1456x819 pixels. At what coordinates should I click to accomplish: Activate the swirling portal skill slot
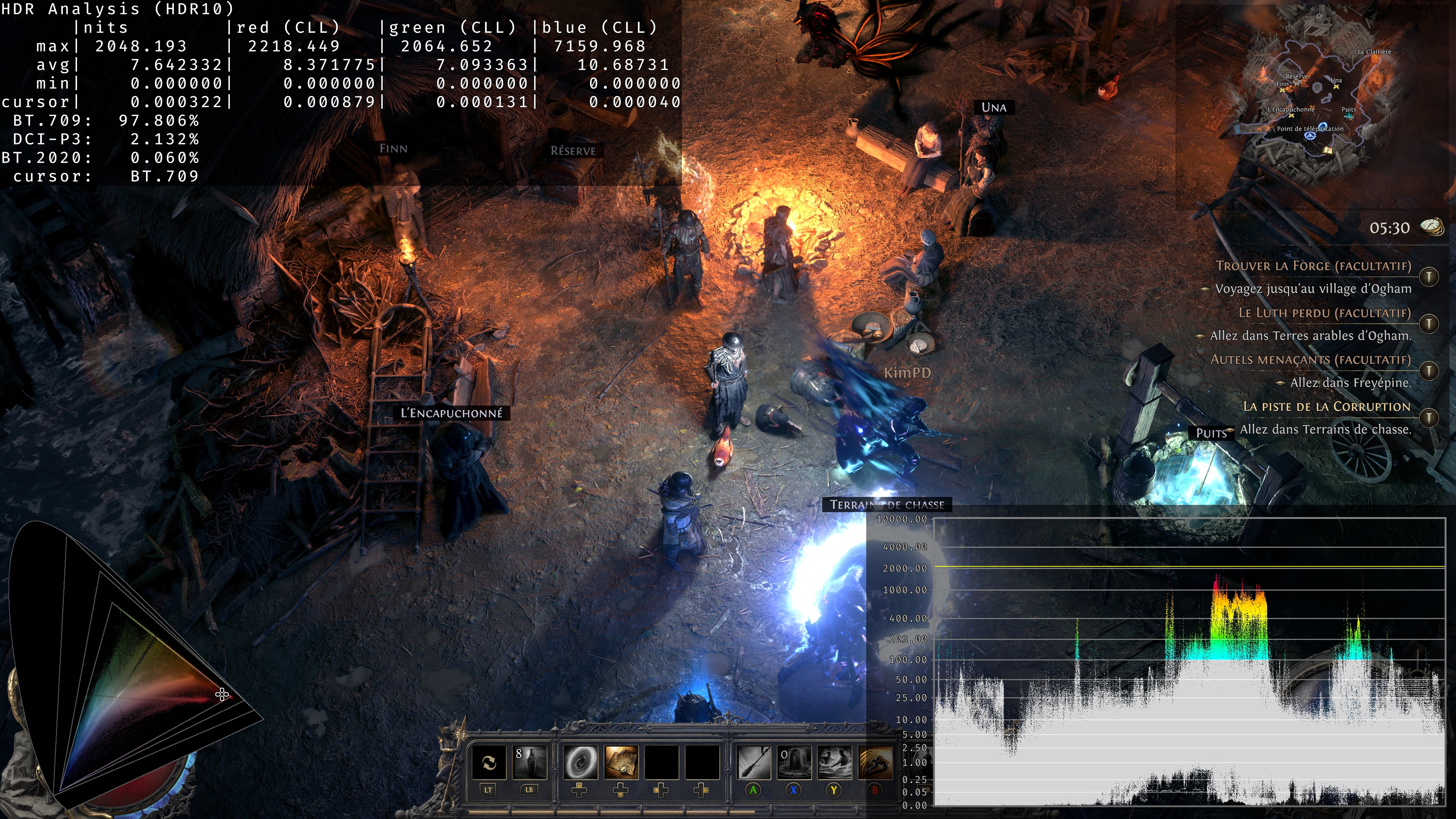click(581, 762)
